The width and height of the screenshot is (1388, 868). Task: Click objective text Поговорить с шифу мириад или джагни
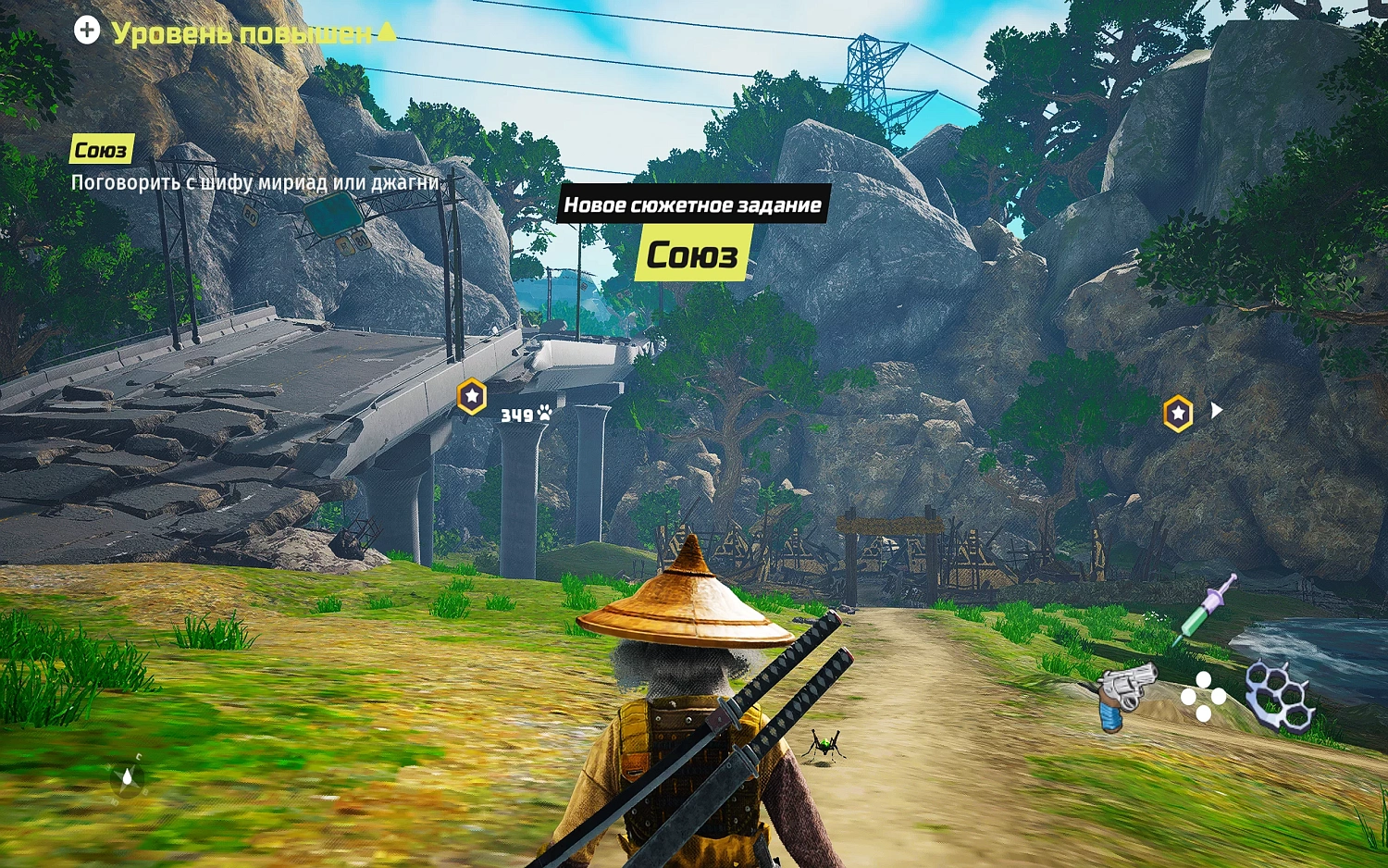click(256, 184)
